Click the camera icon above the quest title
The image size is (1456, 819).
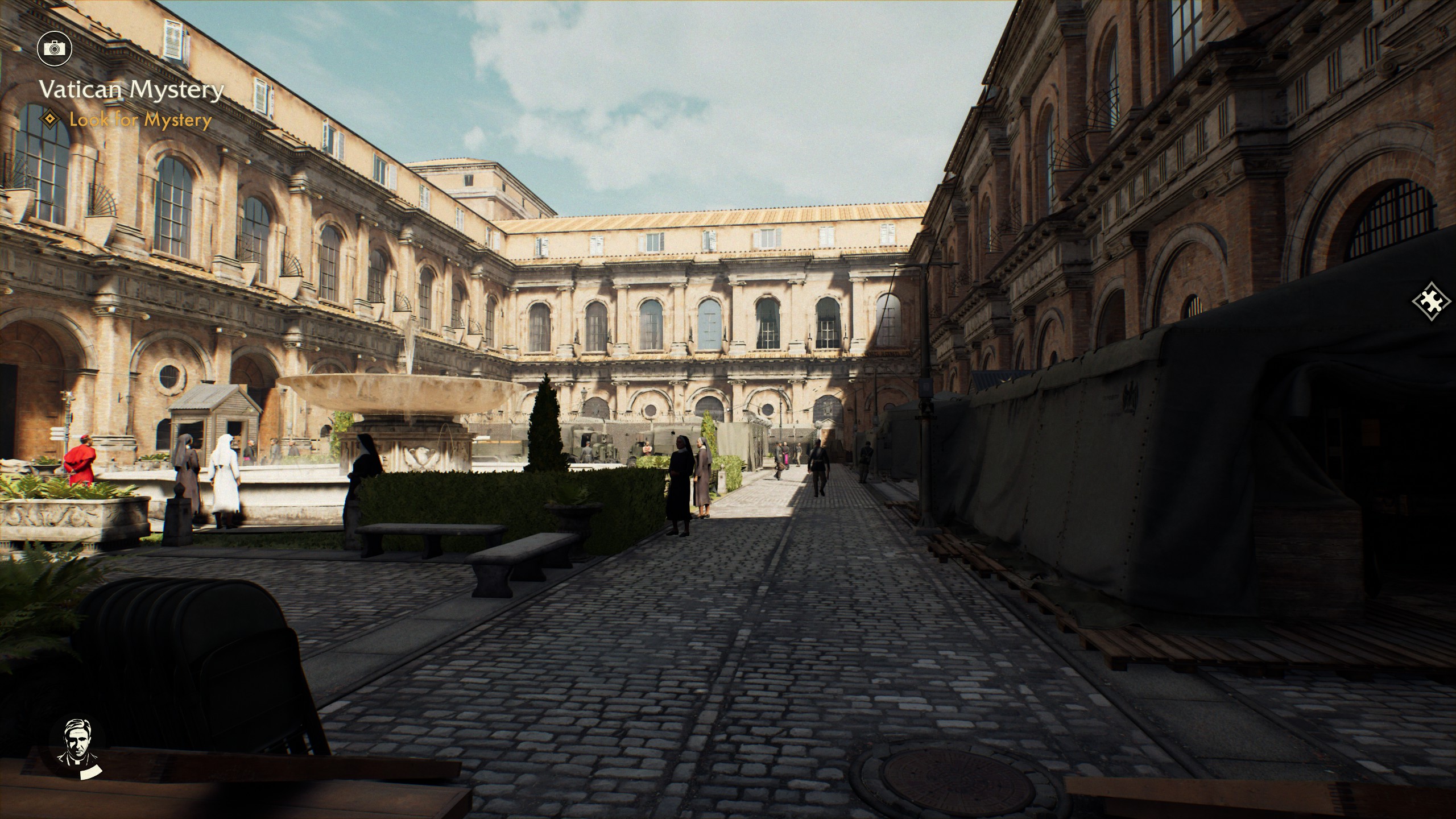tap(55, 48)
